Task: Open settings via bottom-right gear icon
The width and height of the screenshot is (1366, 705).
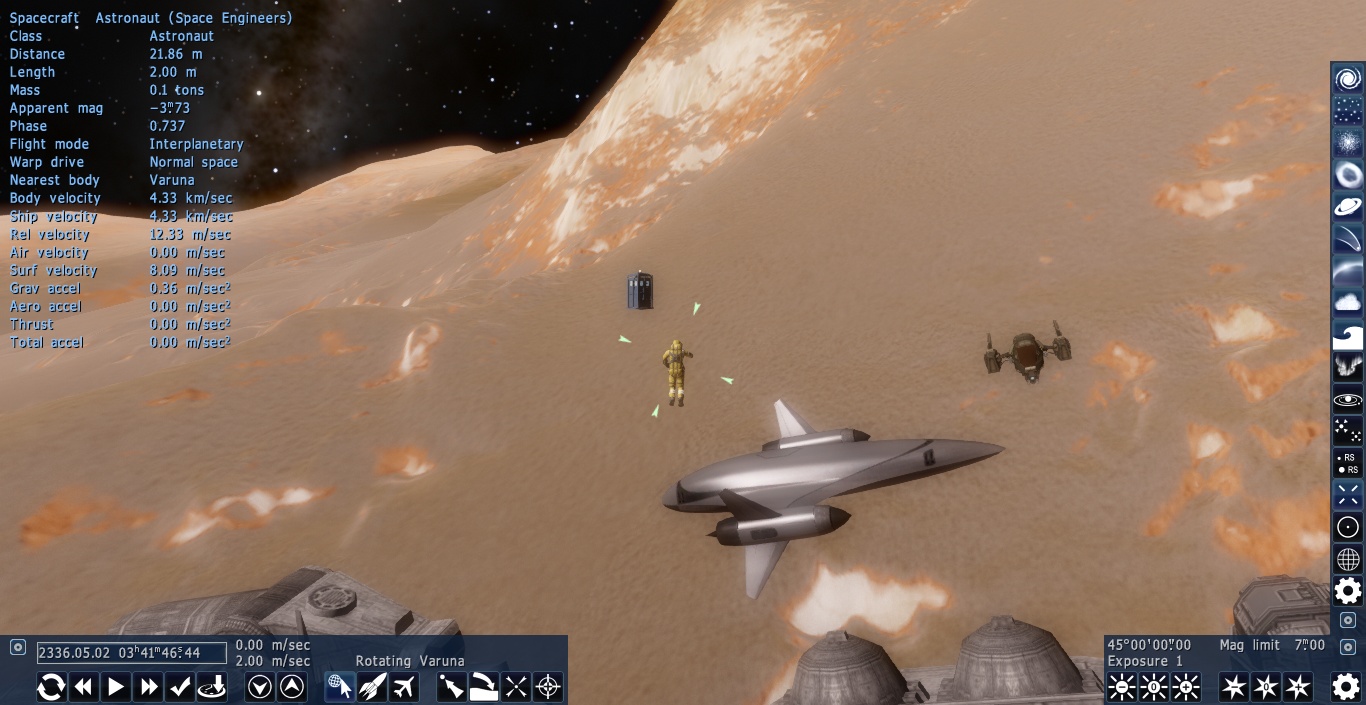Action: (1346, 686)
